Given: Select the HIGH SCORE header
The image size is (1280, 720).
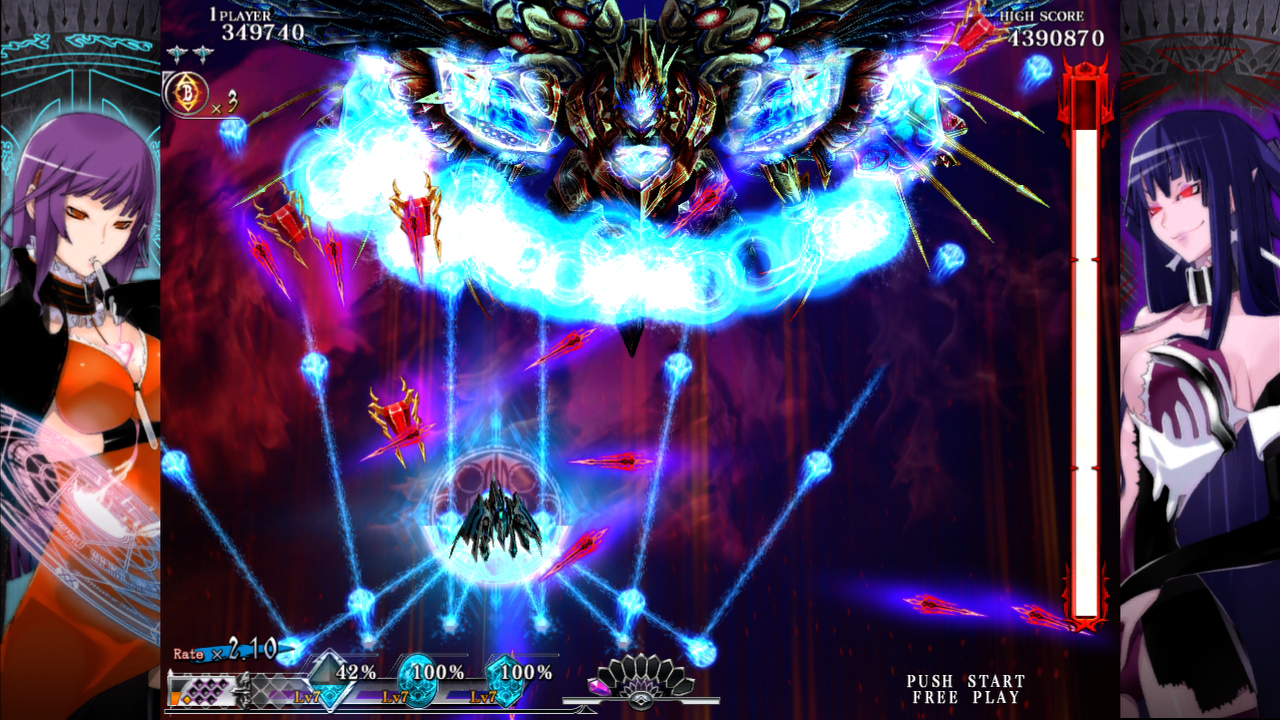Looking at the screenshot, I should click(1044, 16).
